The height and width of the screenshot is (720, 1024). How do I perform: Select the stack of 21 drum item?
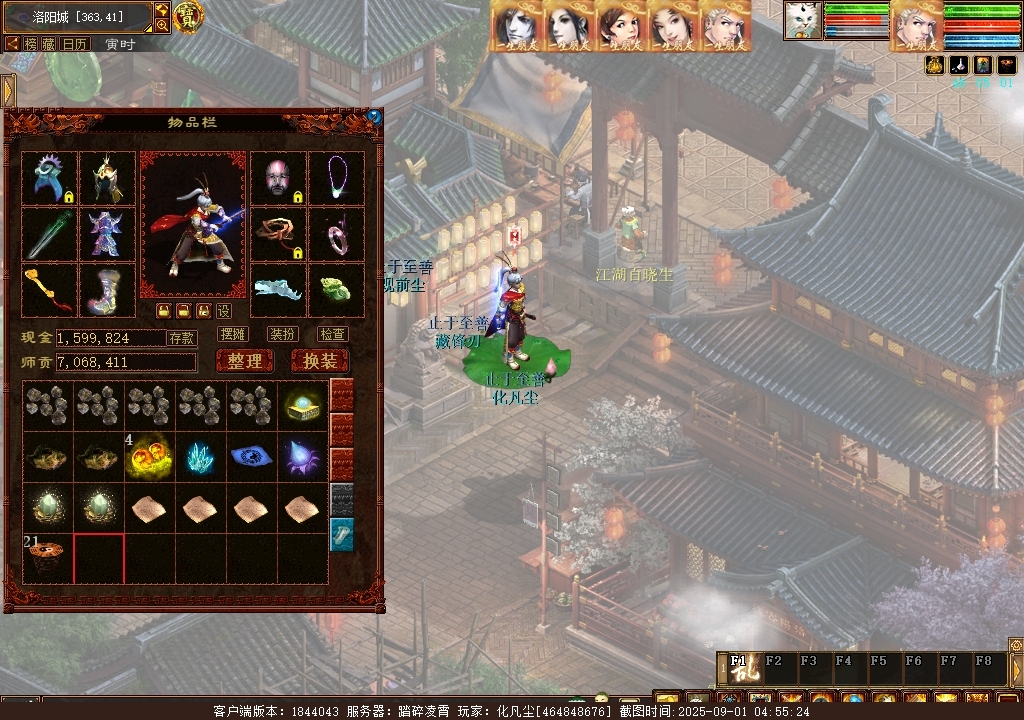pos(48,558)
